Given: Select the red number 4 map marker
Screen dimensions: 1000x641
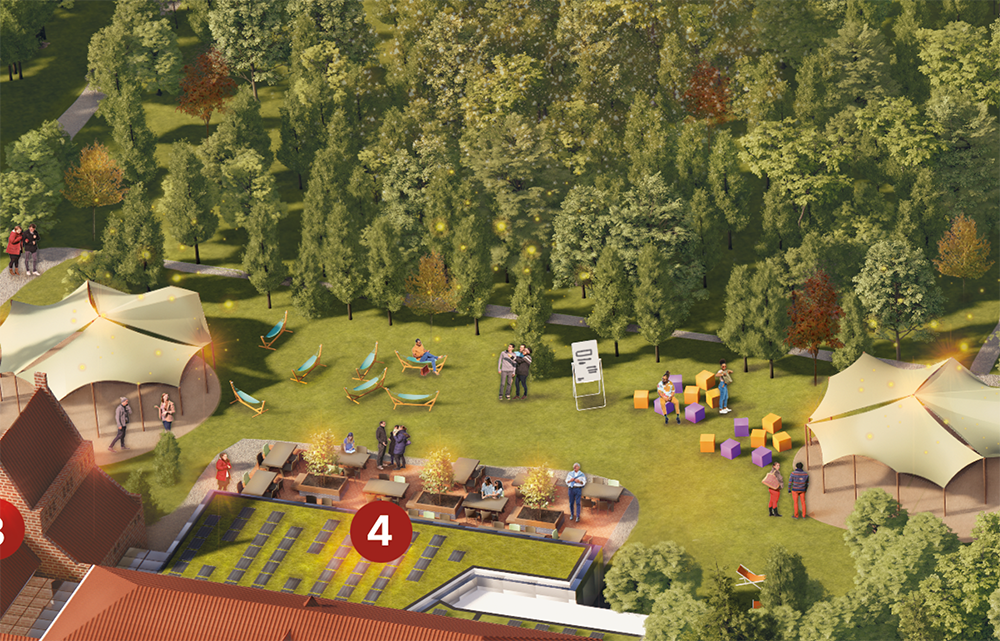Looking at the screenshot, I should [x=380, y=531].
